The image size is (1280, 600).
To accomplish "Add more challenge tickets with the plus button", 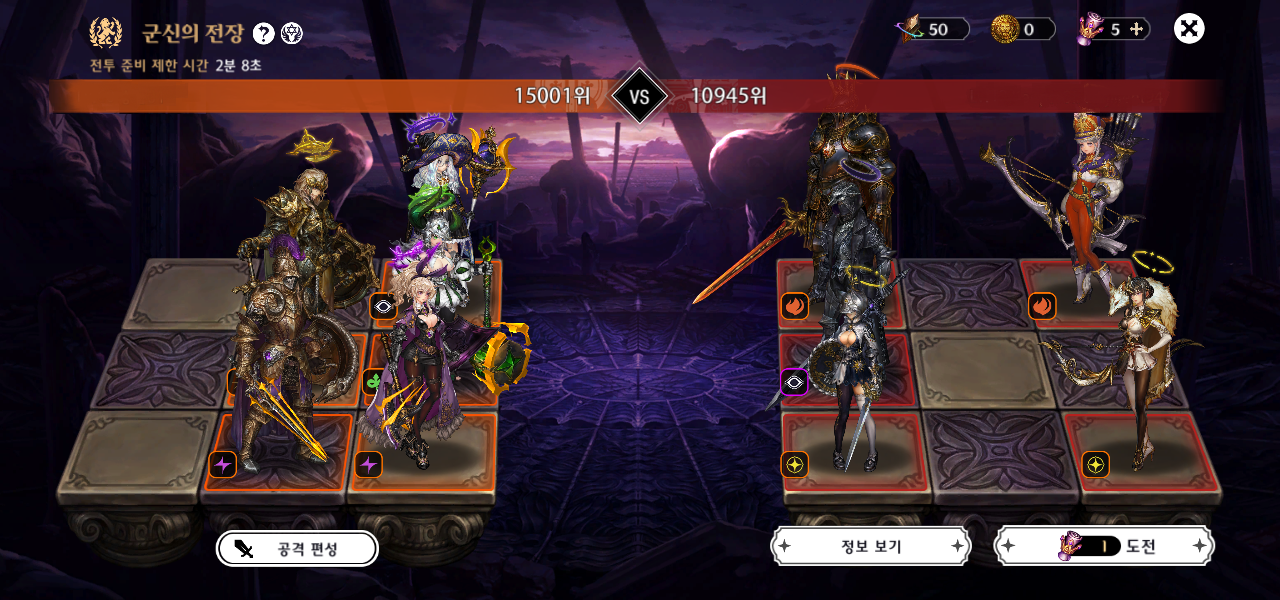I will click(x=1136, y=29).
